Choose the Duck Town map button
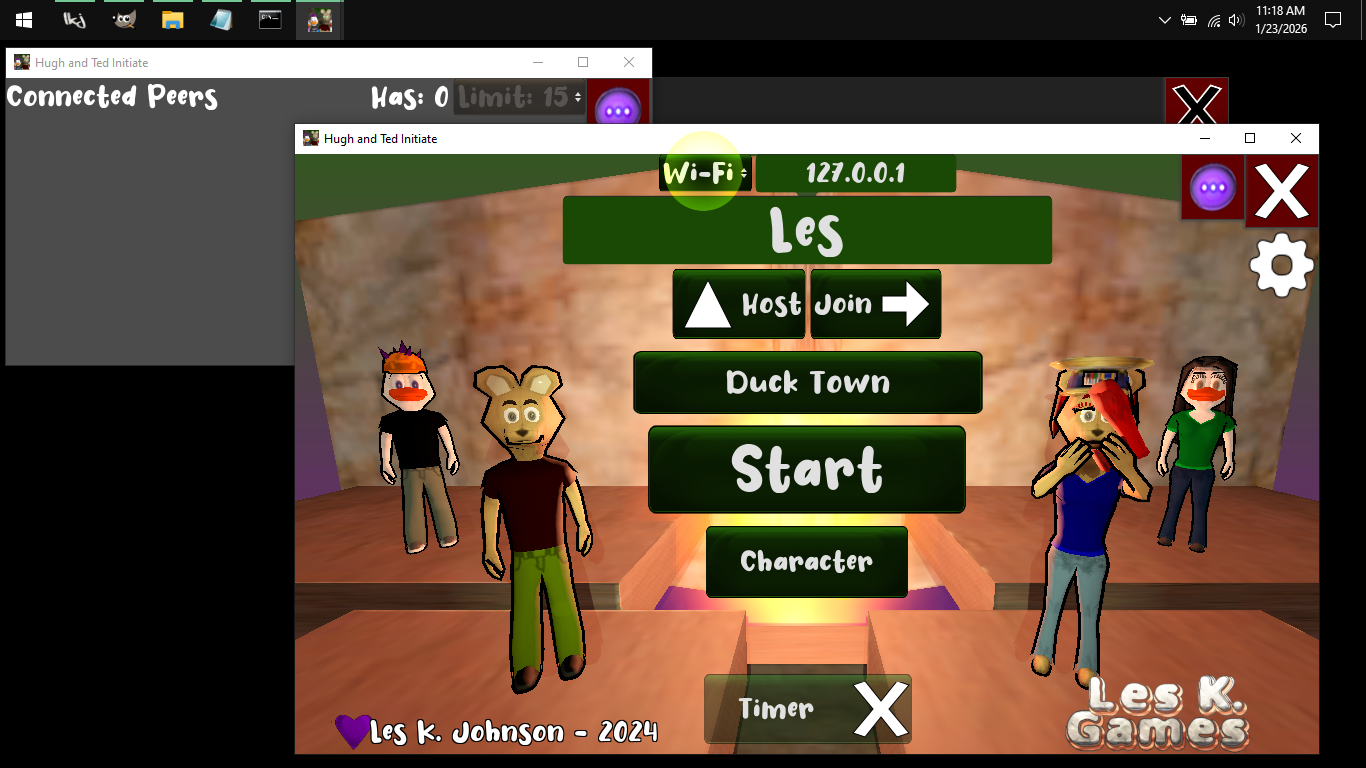 [x=807, y=382]
